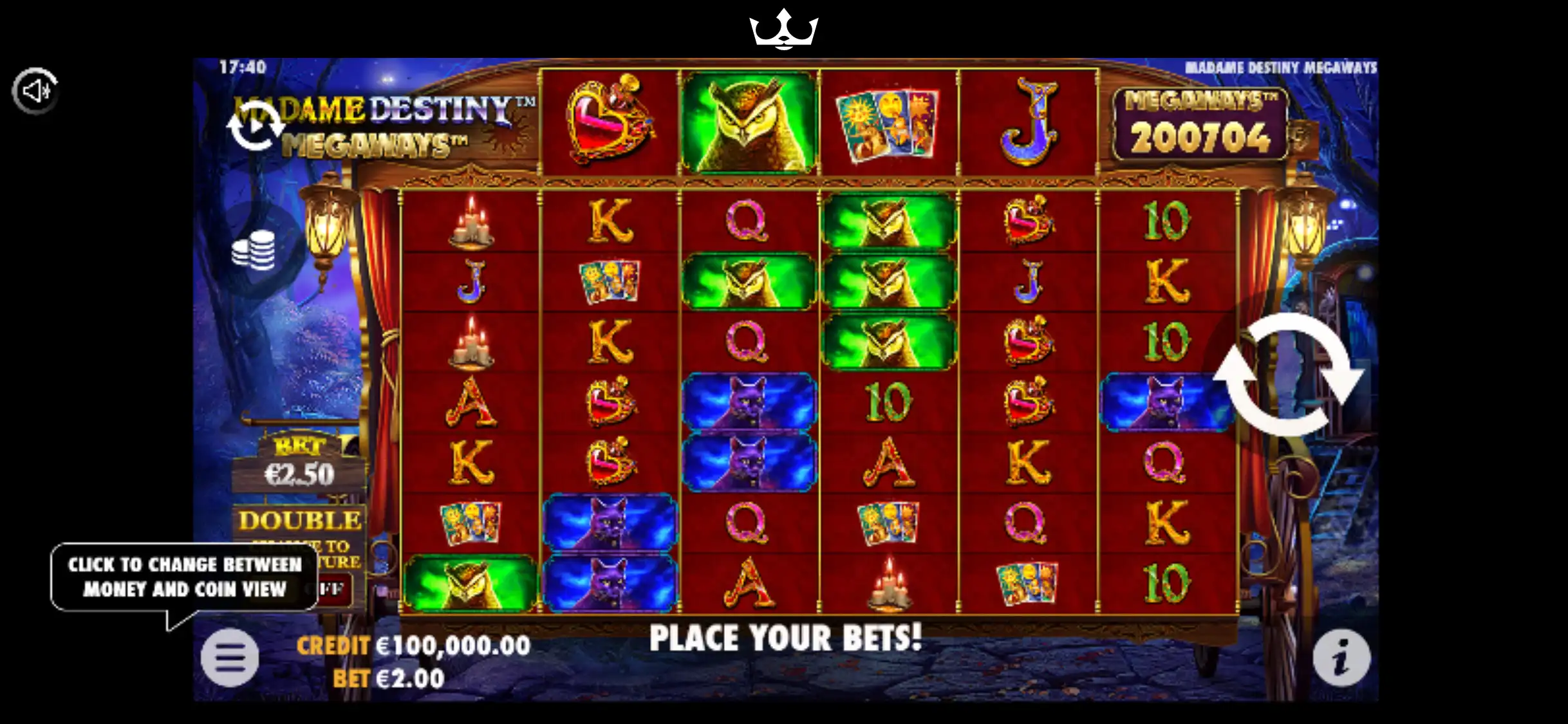
Task: Show the game info paytable
Action: (1341, 658)
